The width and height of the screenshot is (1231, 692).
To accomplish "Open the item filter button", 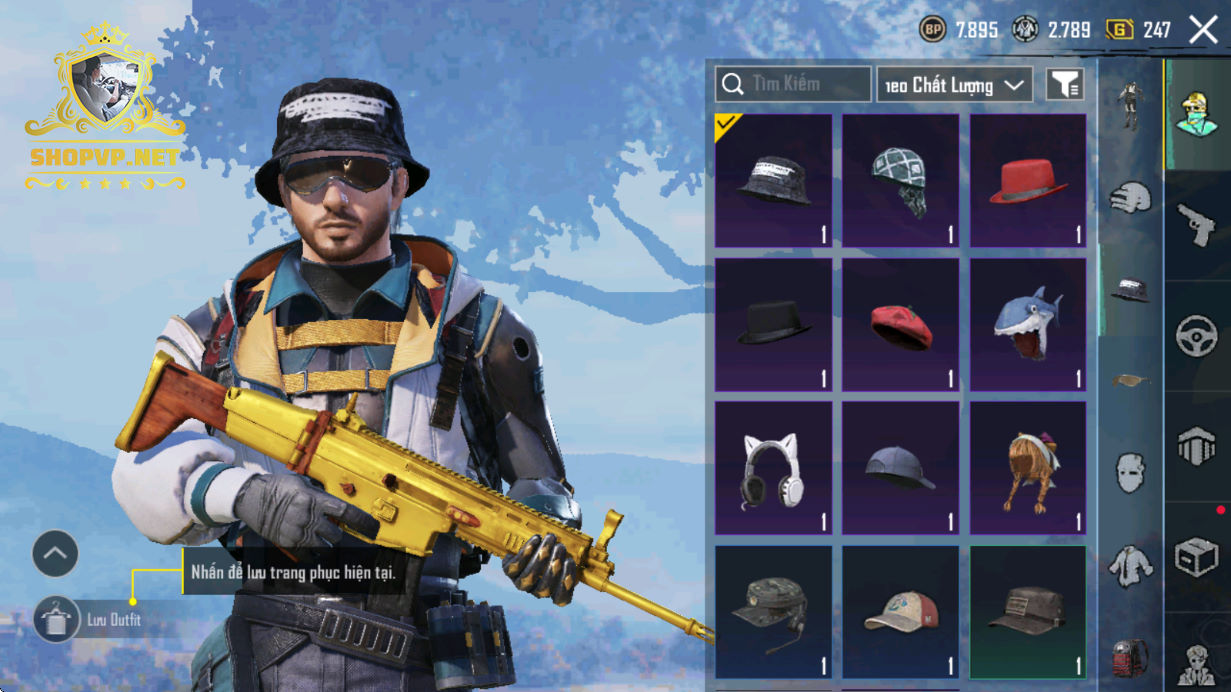I will [1065, 85].
